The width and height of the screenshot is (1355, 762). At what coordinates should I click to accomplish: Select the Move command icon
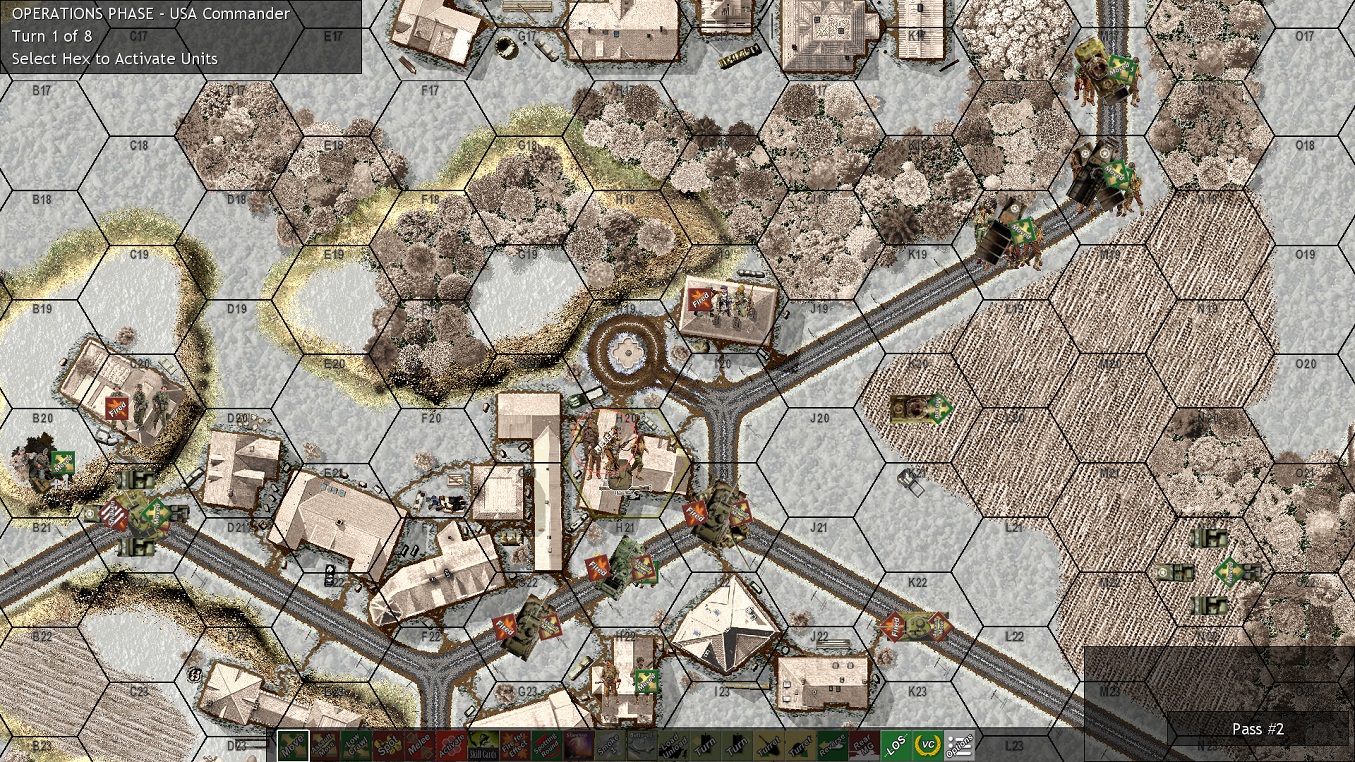tap(293, 745)
